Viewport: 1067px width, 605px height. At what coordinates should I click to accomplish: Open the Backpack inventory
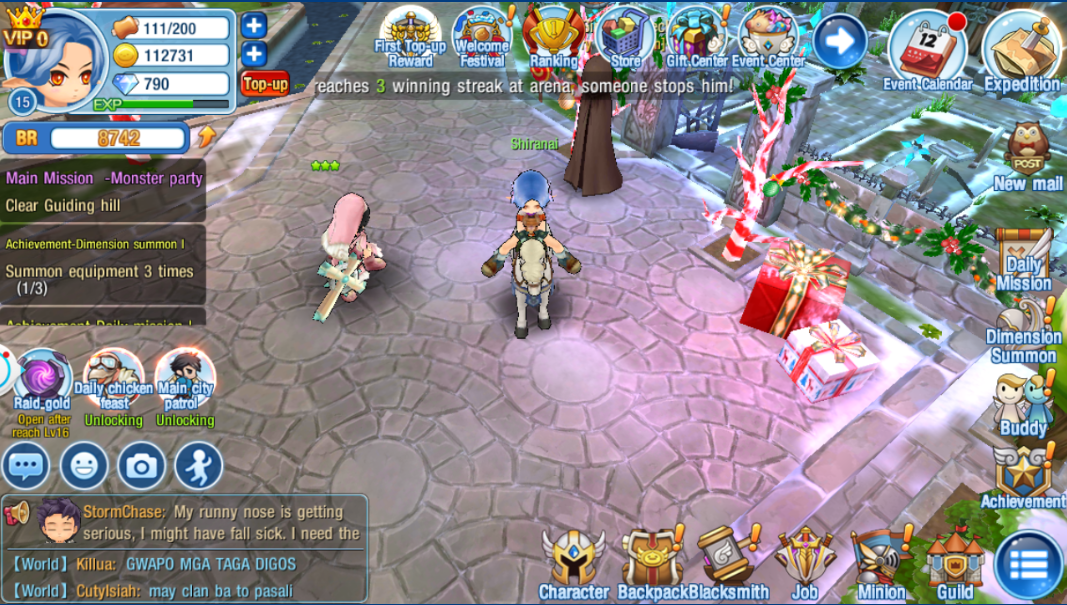coord(652,565)
